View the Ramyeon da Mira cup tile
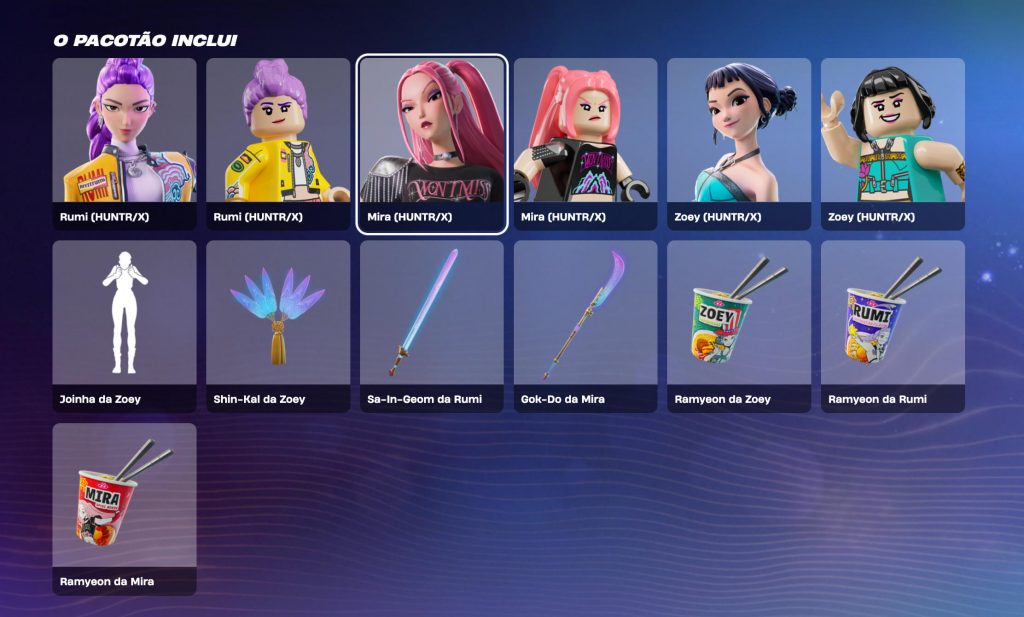Image resolution: width=1024 pixels, height=617 pixels. [x=124, y=508]
